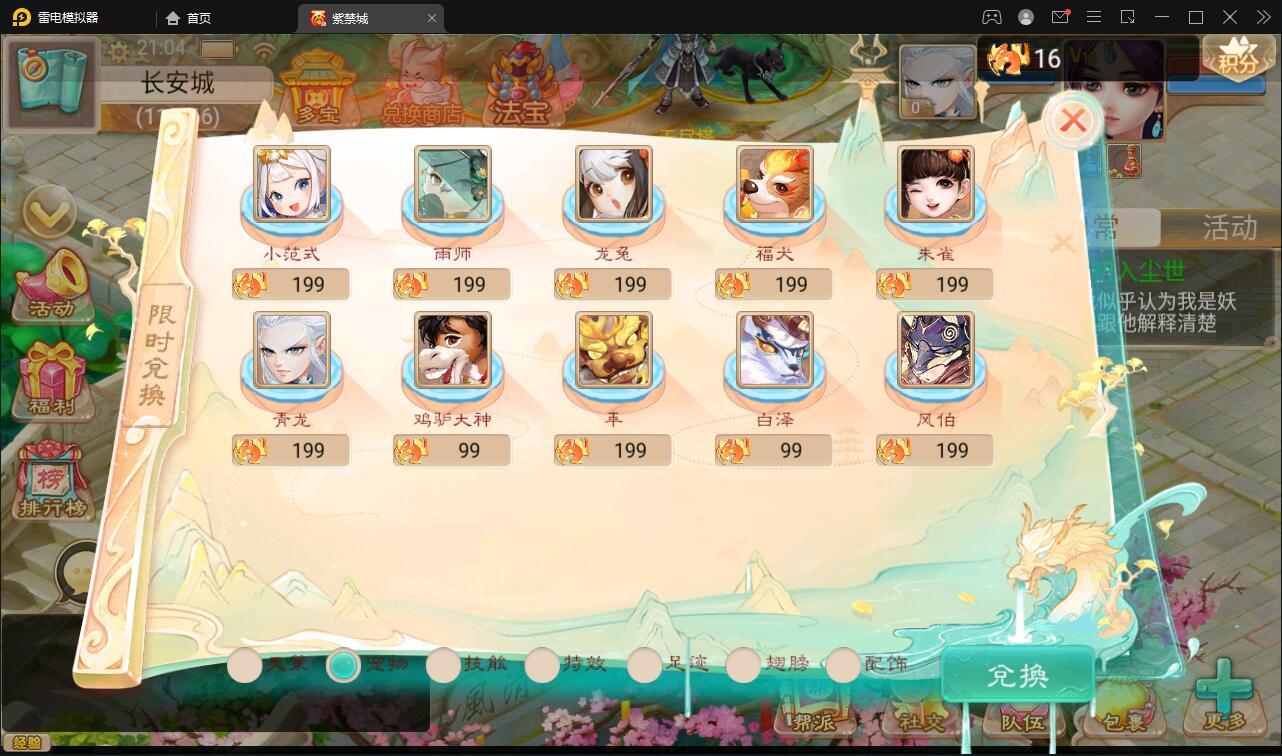The image size is (1282, 756).
Task: Switch to the 活动 tab on the right
Action: click(1227, 229)
